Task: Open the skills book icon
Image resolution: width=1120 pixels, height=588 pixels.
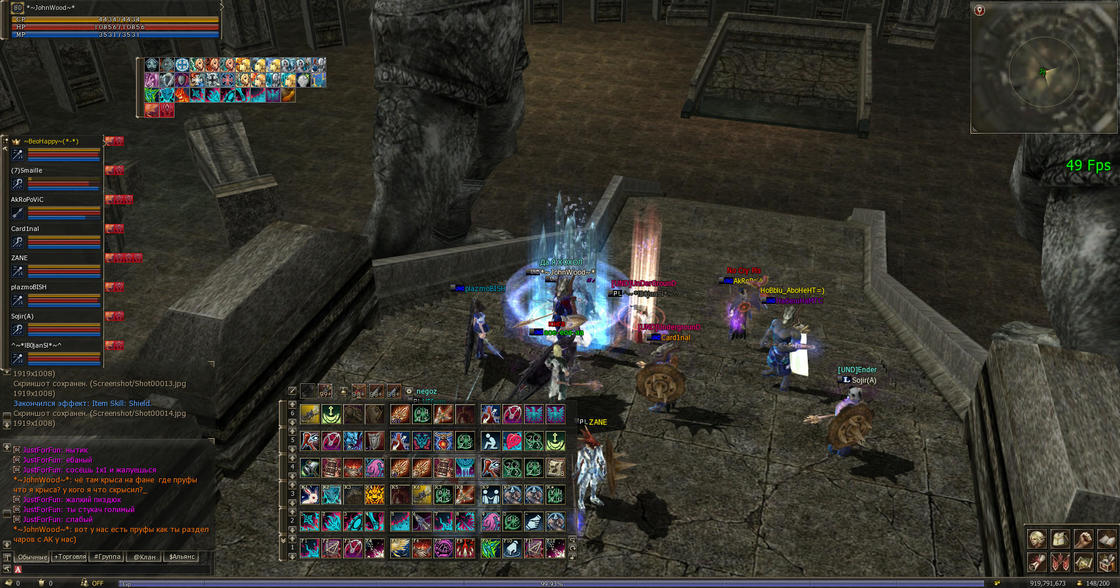Action: pos(1107,539)
